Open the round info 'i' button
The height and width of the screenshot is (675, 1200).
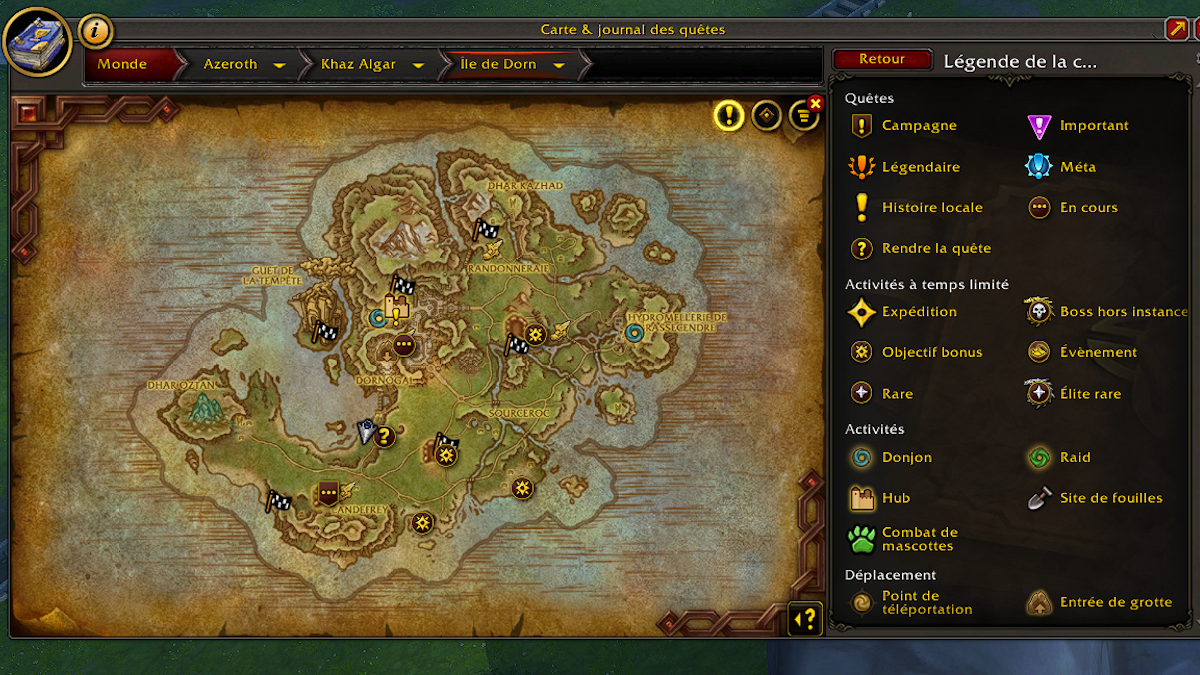[95, 31]
